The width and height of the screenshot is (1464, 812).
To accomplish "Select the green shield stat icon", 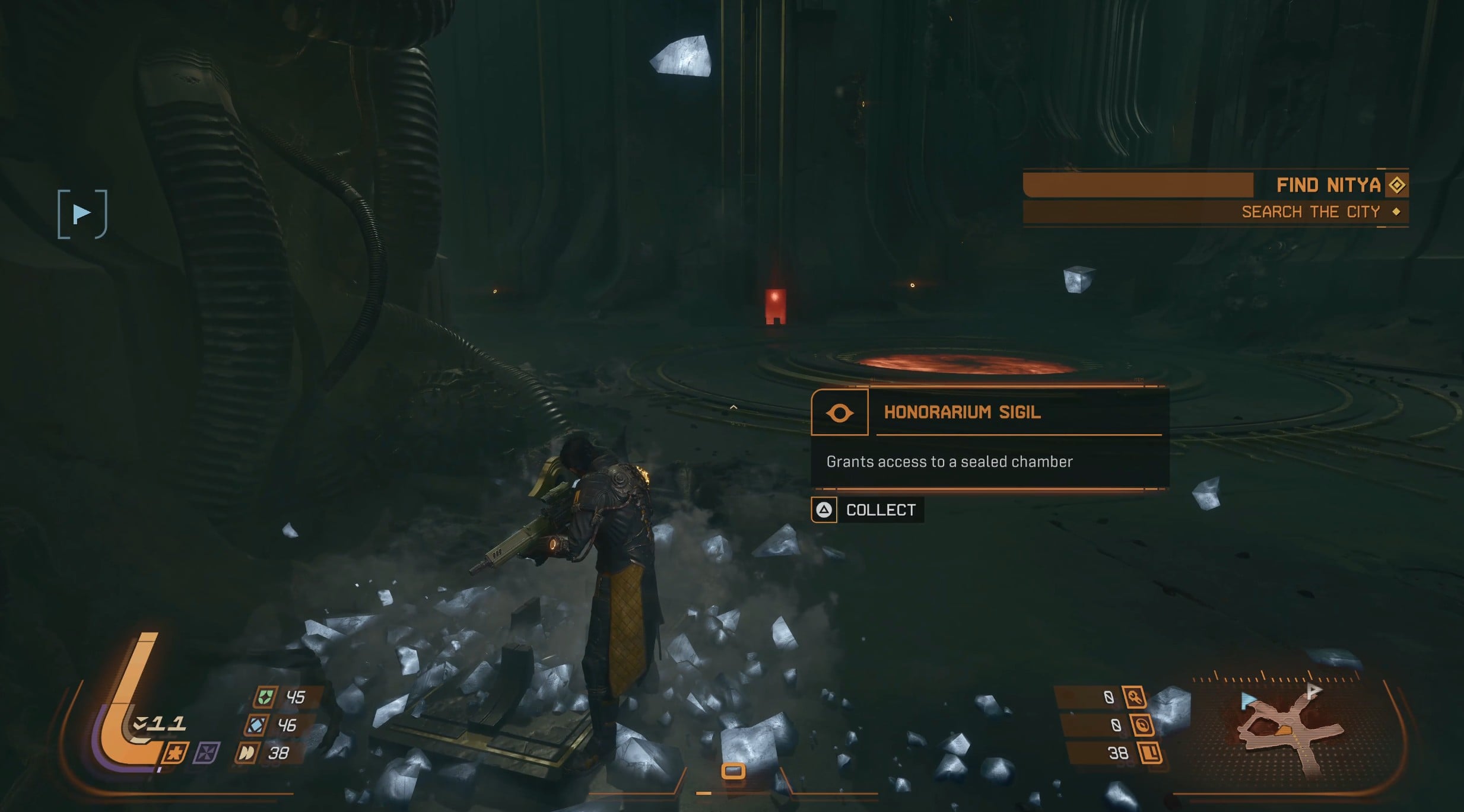I will (x=265, y=697).
